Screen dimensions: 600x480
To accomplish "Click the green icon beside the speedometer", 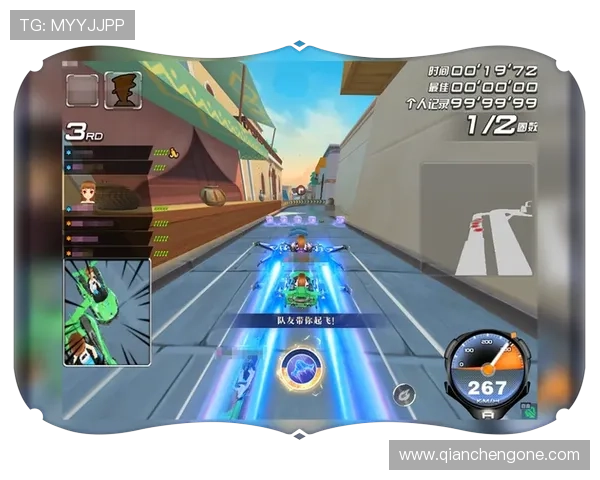I will pos(528,409).
